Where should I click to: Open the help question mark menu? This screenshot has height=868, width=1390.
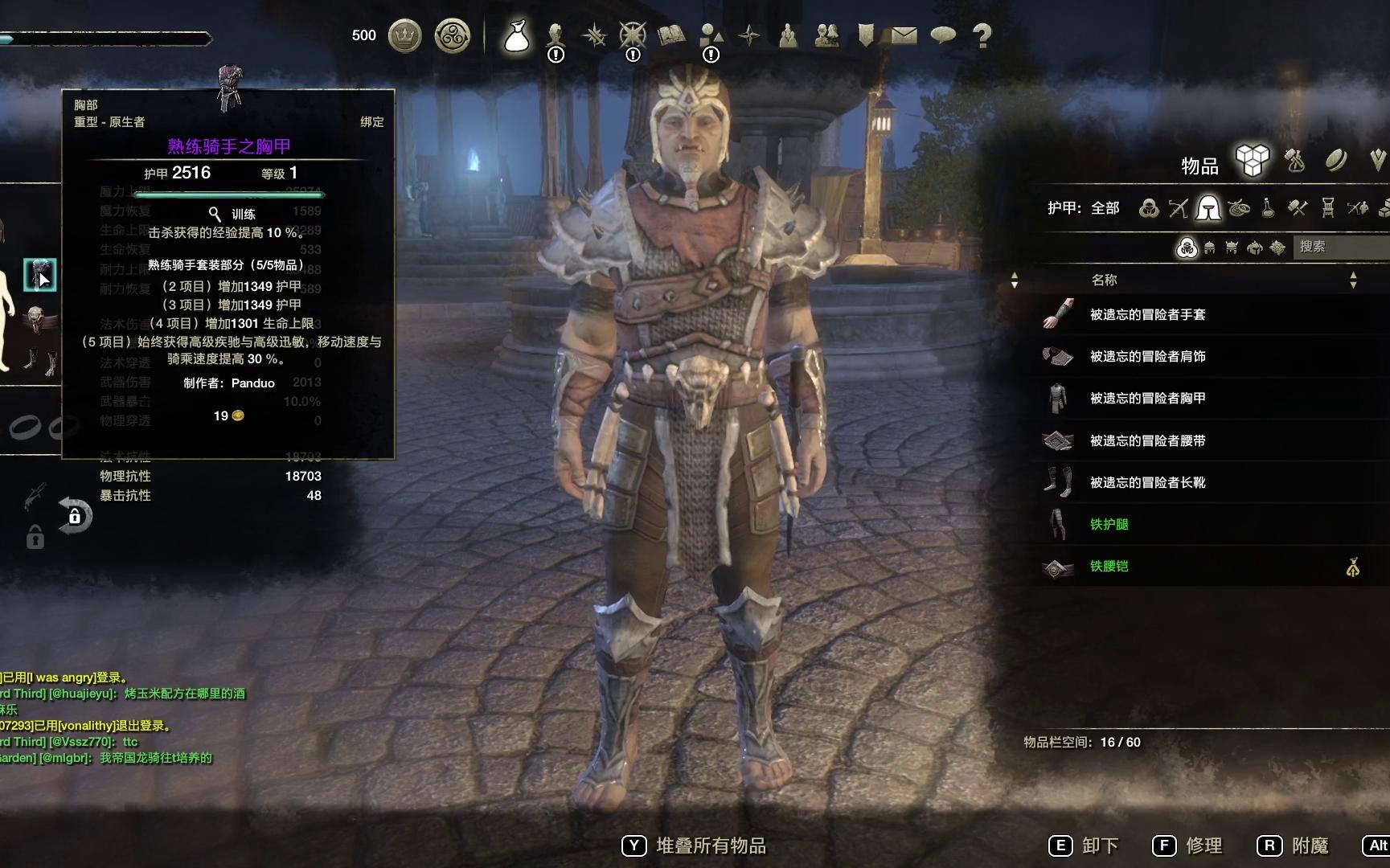(982, 35)
